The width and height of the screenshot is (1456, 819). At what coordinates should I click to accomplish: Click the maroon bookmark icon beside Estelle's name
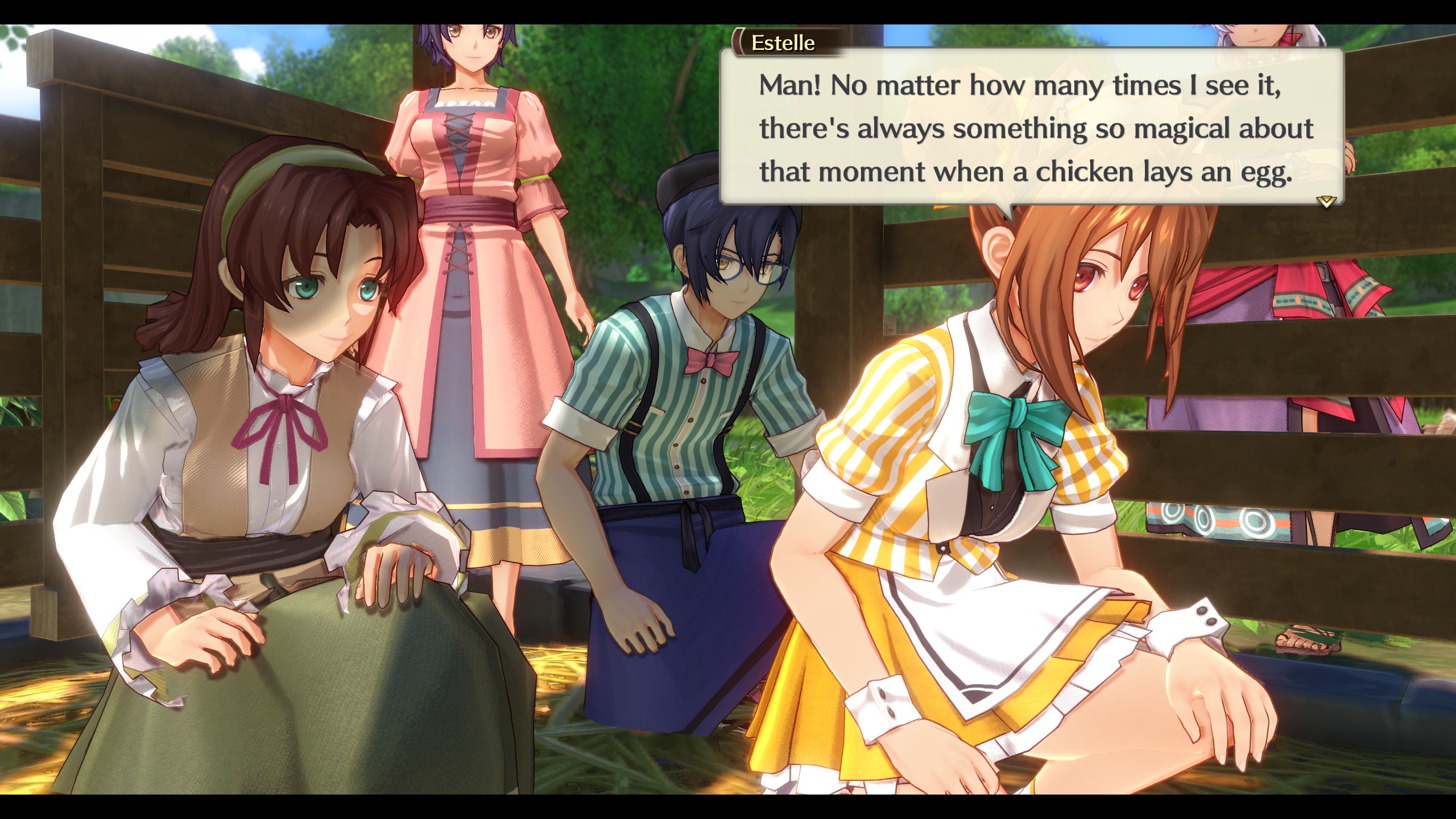(737, 42)
